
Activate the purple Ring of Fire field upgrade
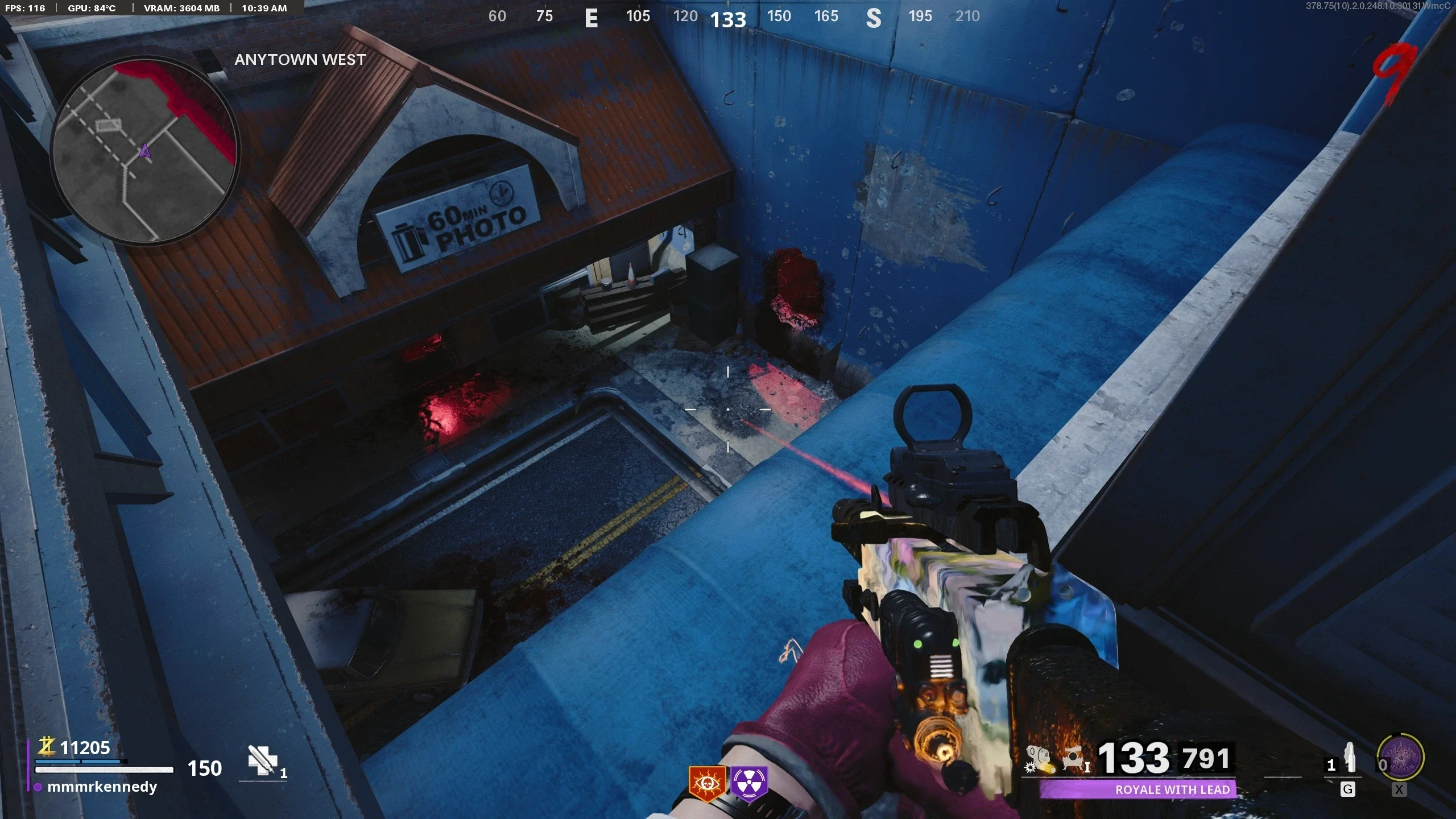1400,758
